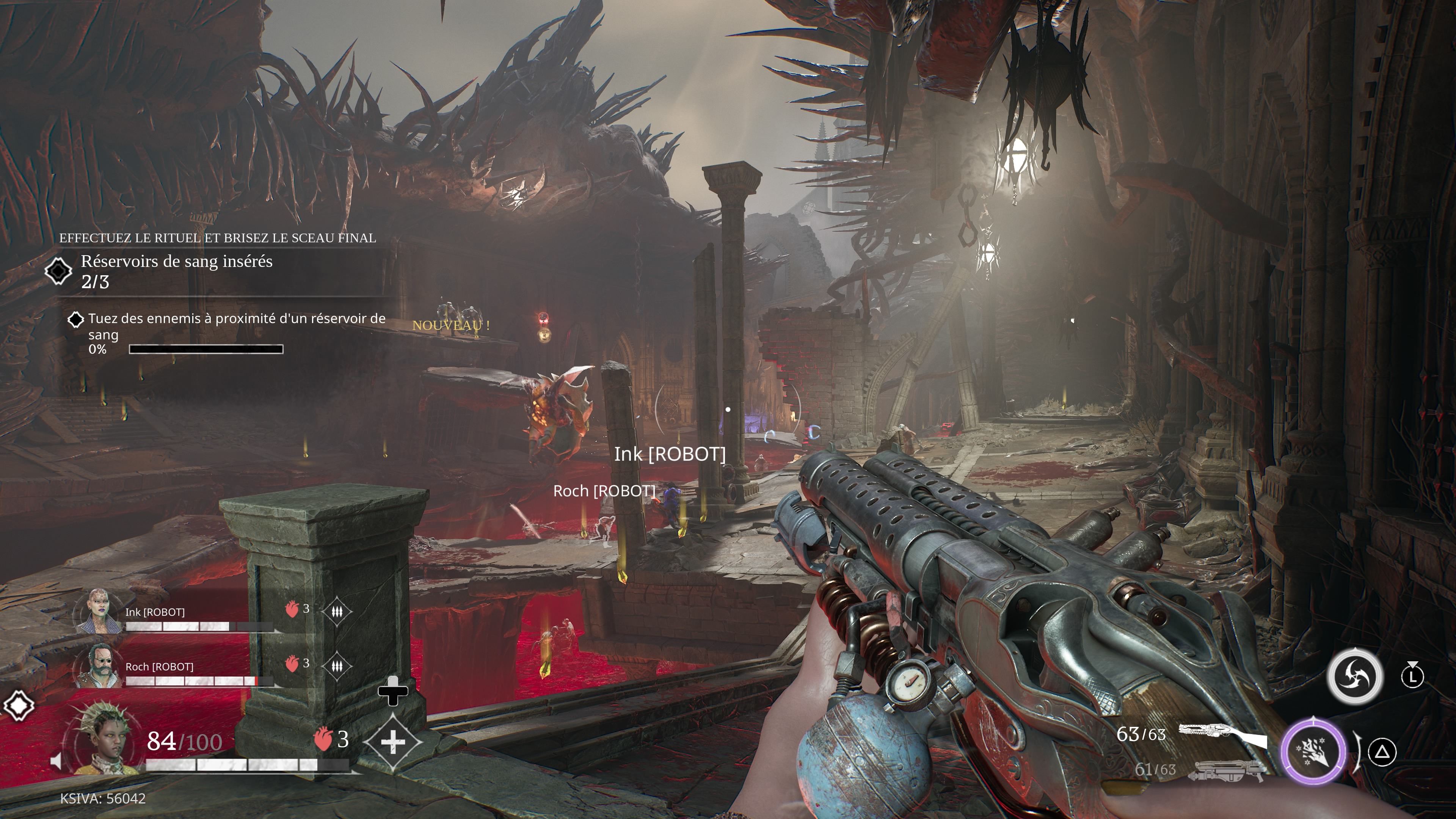Click the white diamond marker beside the player portrait
This screenshot has height=819, width=1456.
[x=19, y=705]
